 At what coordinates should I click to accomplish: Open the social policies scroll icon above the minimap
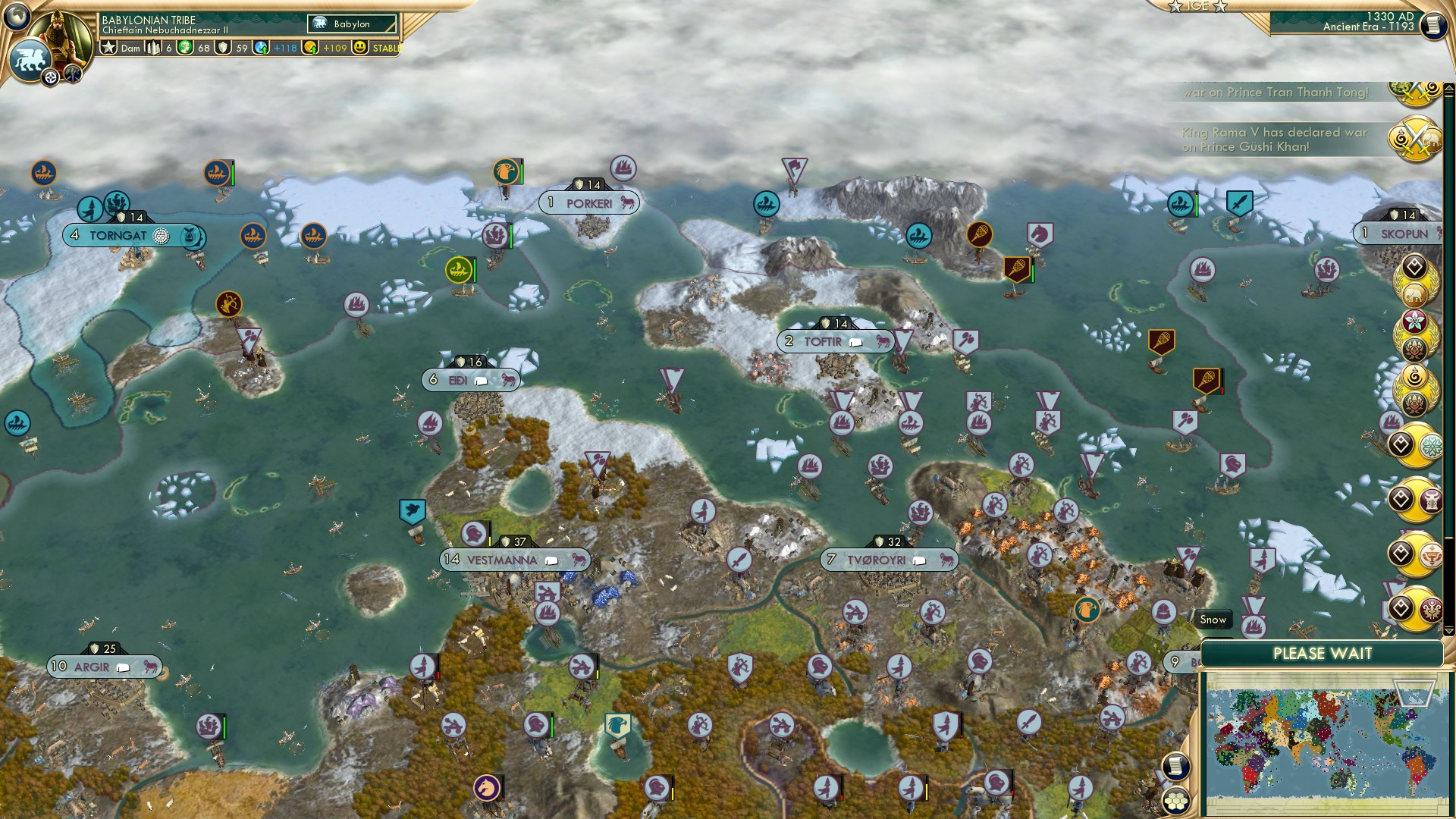click(1175, 765)
